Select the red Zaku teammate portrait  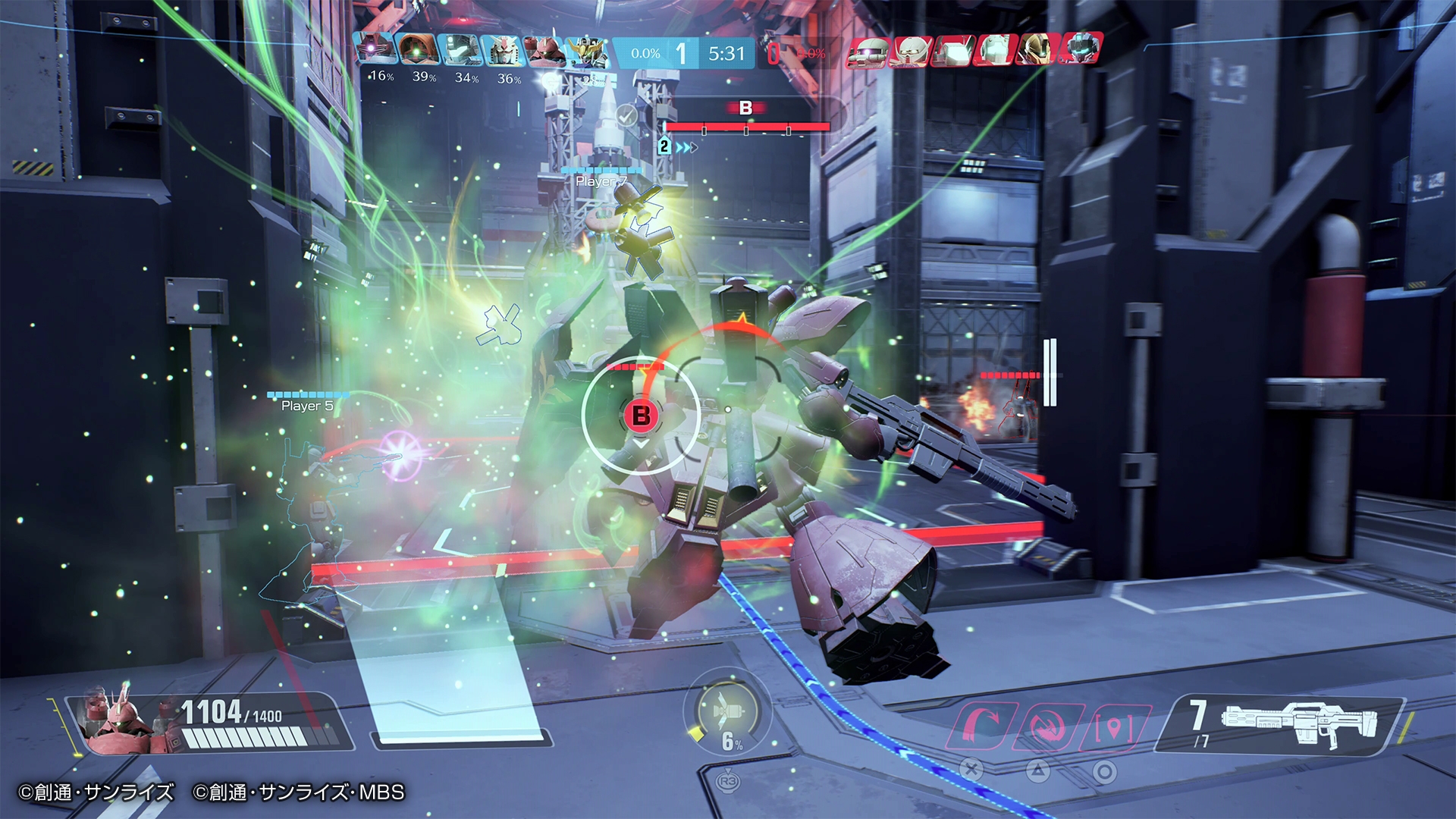544,51
